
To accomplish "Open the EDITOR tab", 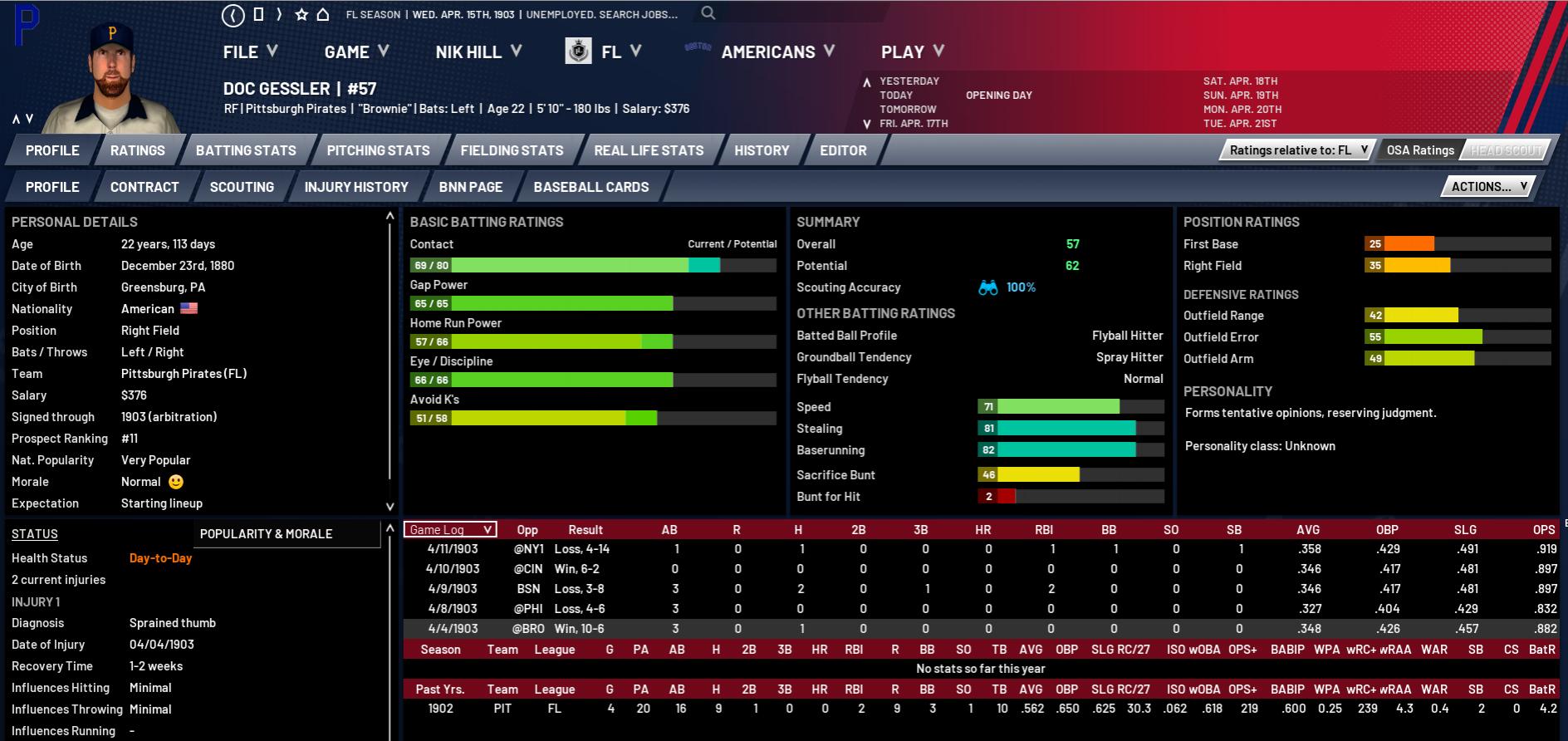I will (843, 150).
